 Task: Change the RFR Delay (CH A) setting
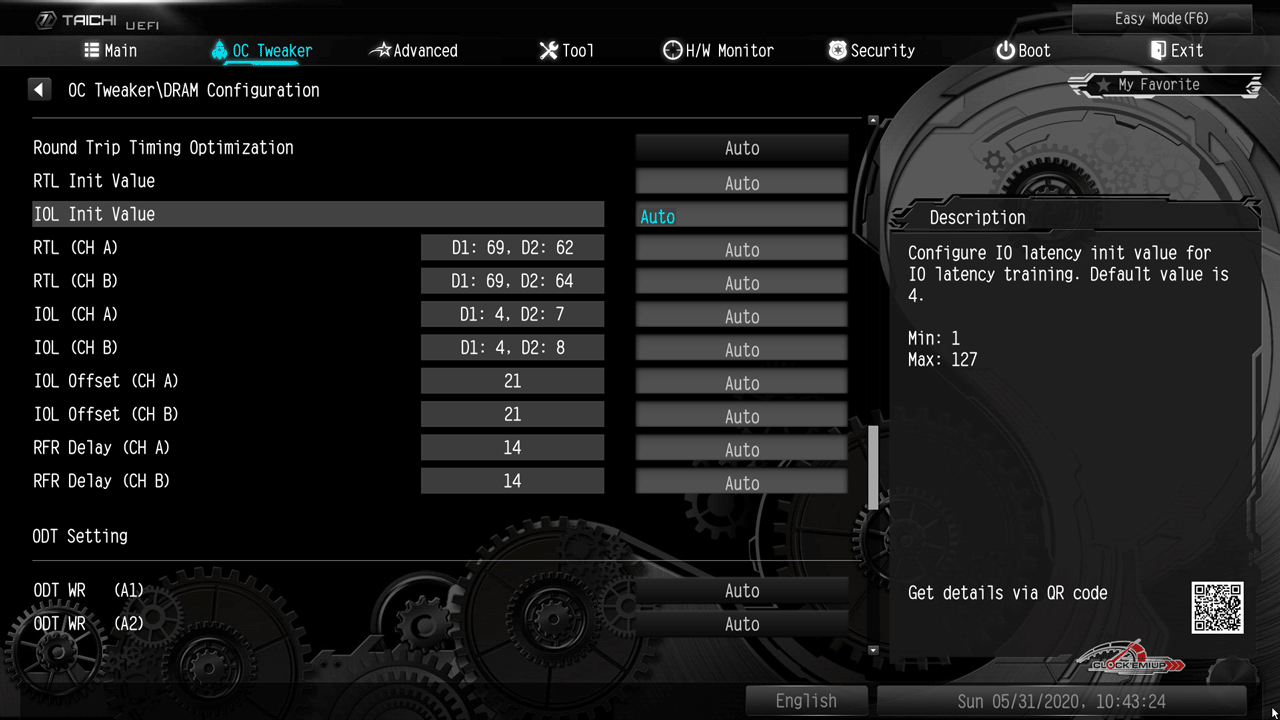[741, 450]
